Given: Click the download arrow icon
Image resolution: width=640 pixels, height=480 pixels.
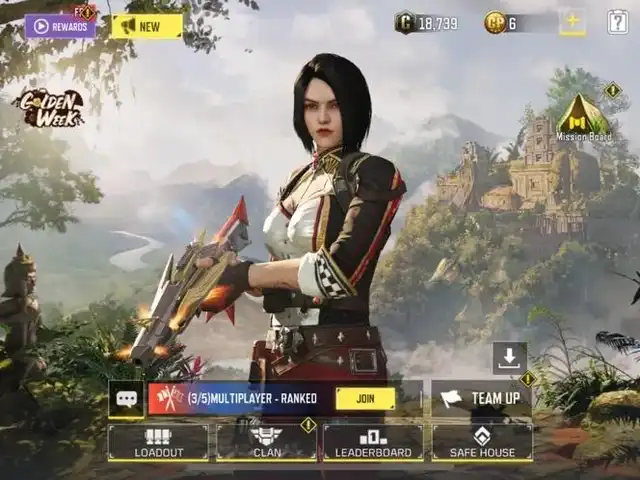Looking at the screenshot, I should coord(509,357).
